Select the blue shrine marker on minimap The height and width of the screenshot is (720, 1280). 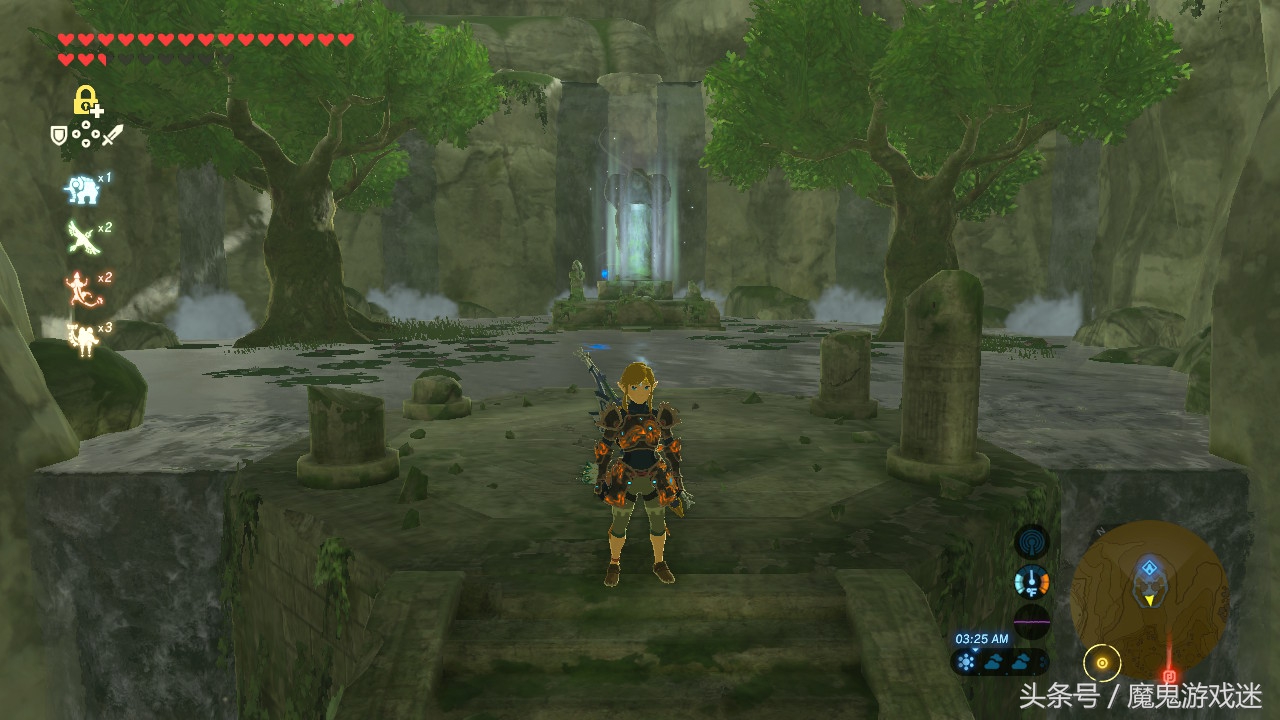pyautogui.click(x=1149, y=569)
